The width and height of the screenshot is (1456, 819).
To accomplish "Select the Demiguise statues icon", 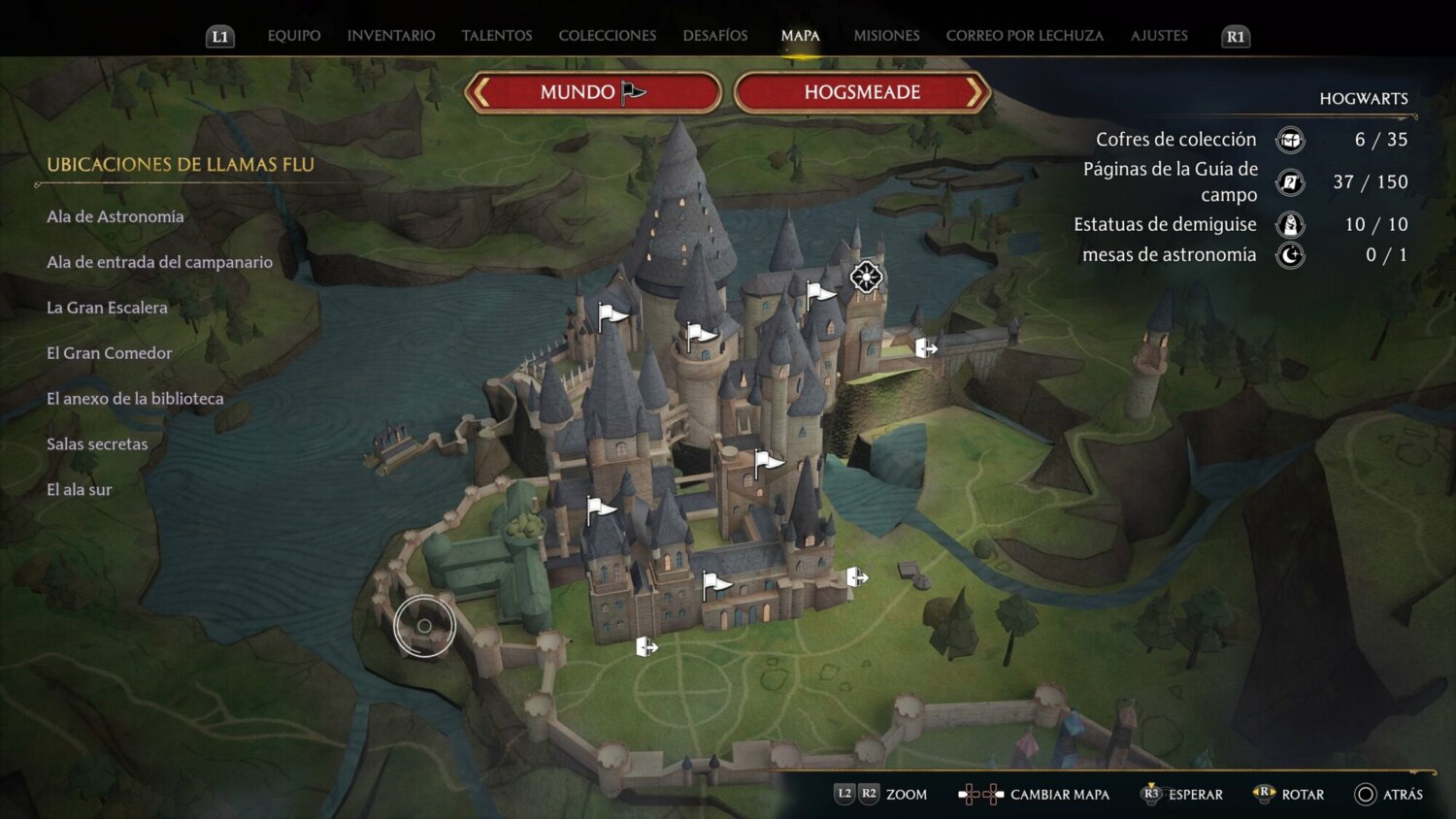I will tap(1289, 224).
